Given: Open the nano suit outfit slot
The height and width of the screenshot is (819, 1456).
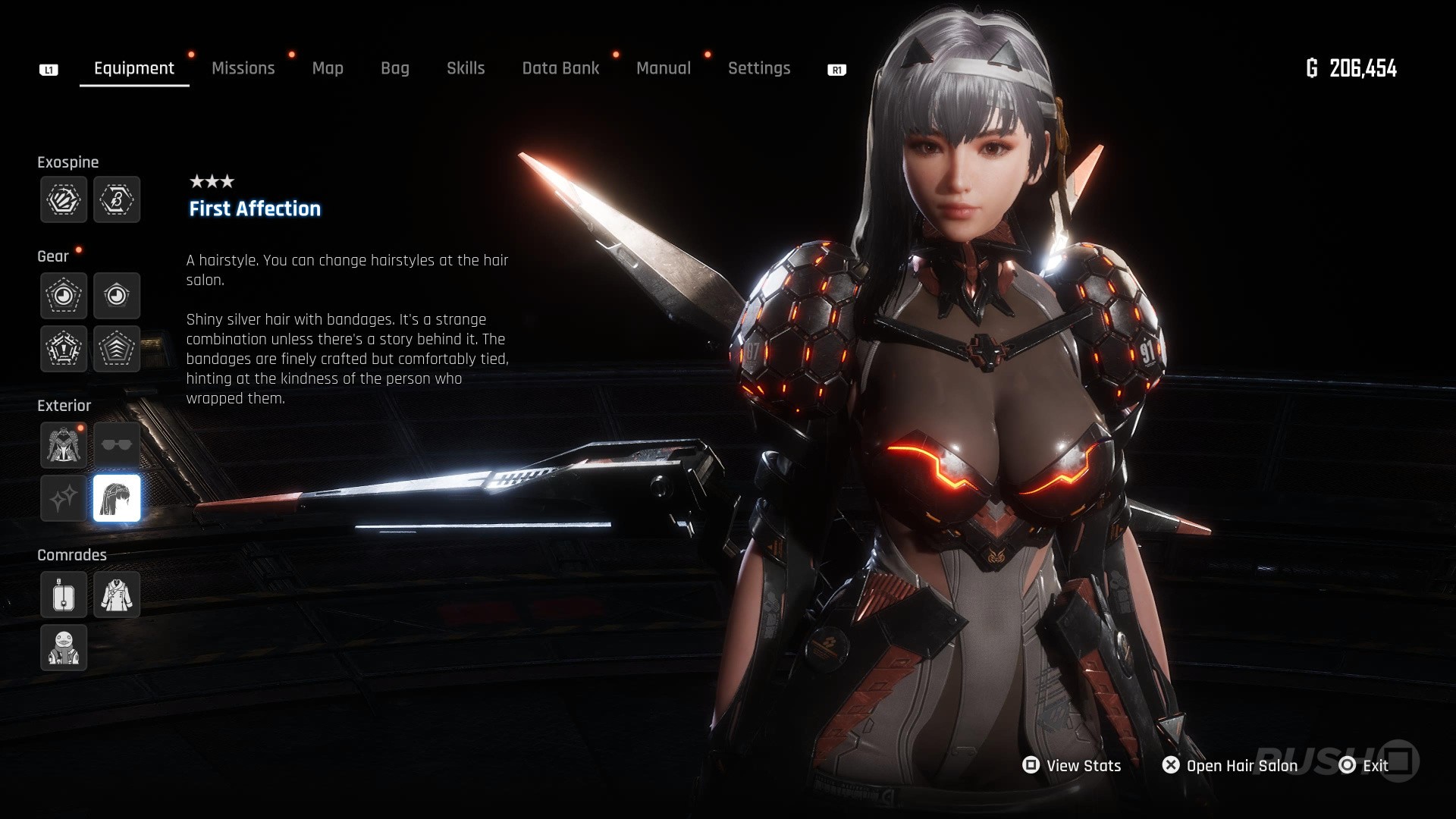Looking at the screenshot, I should pos(64,445).
